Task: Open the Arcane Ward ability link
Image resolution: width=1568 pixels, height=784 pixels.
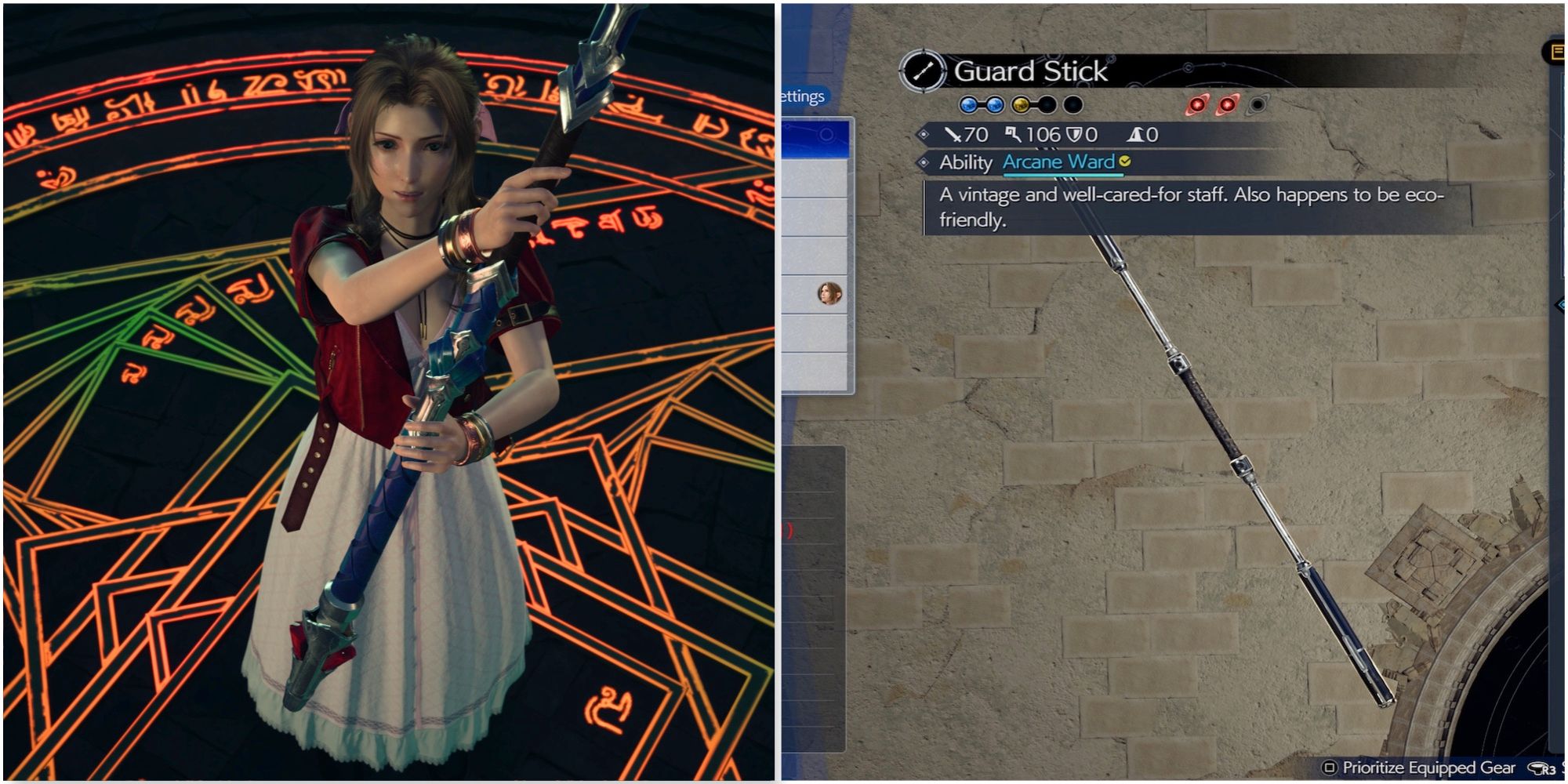Action: [x=1059, y=162]
